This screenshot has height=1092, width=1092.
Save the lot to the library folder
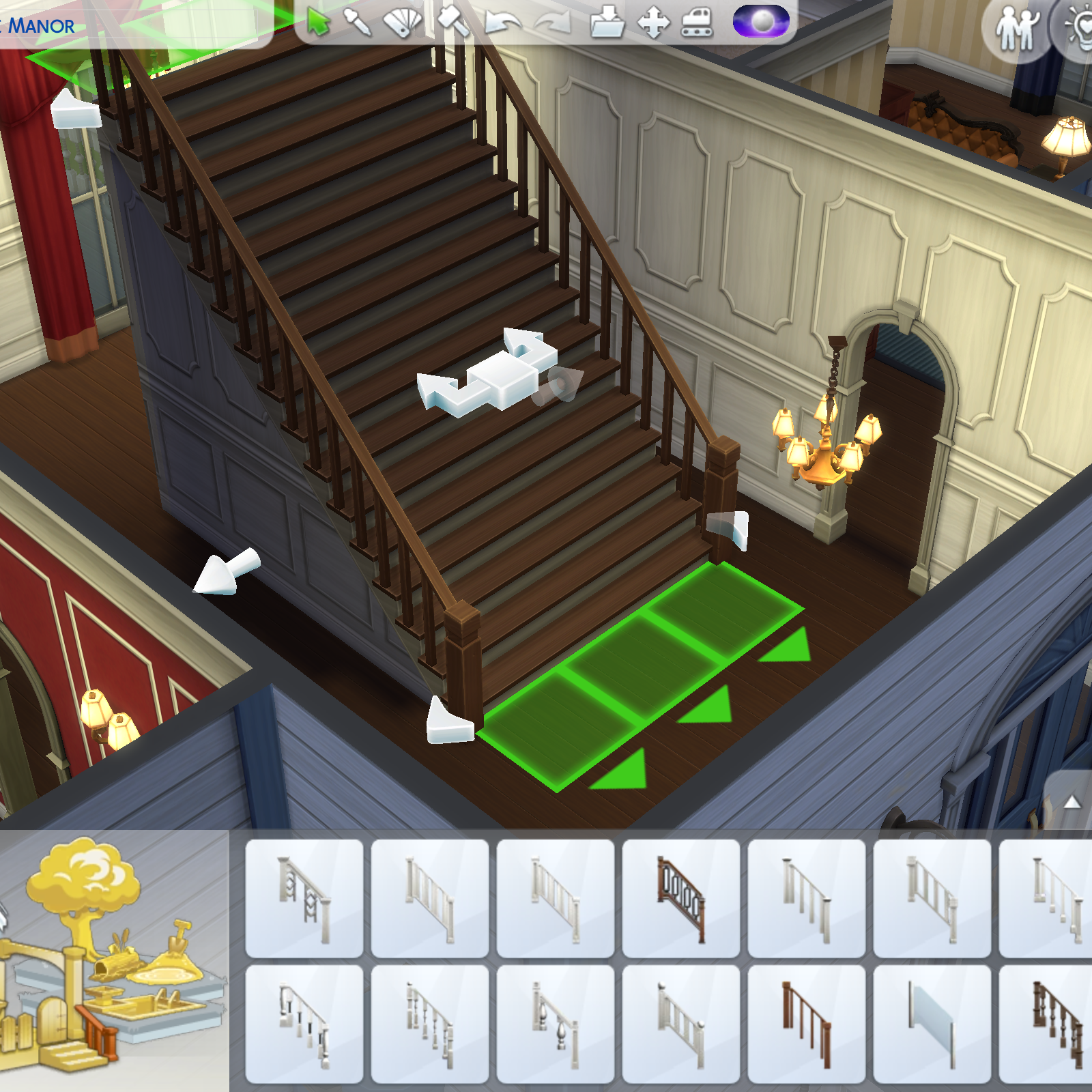[607, 23]
